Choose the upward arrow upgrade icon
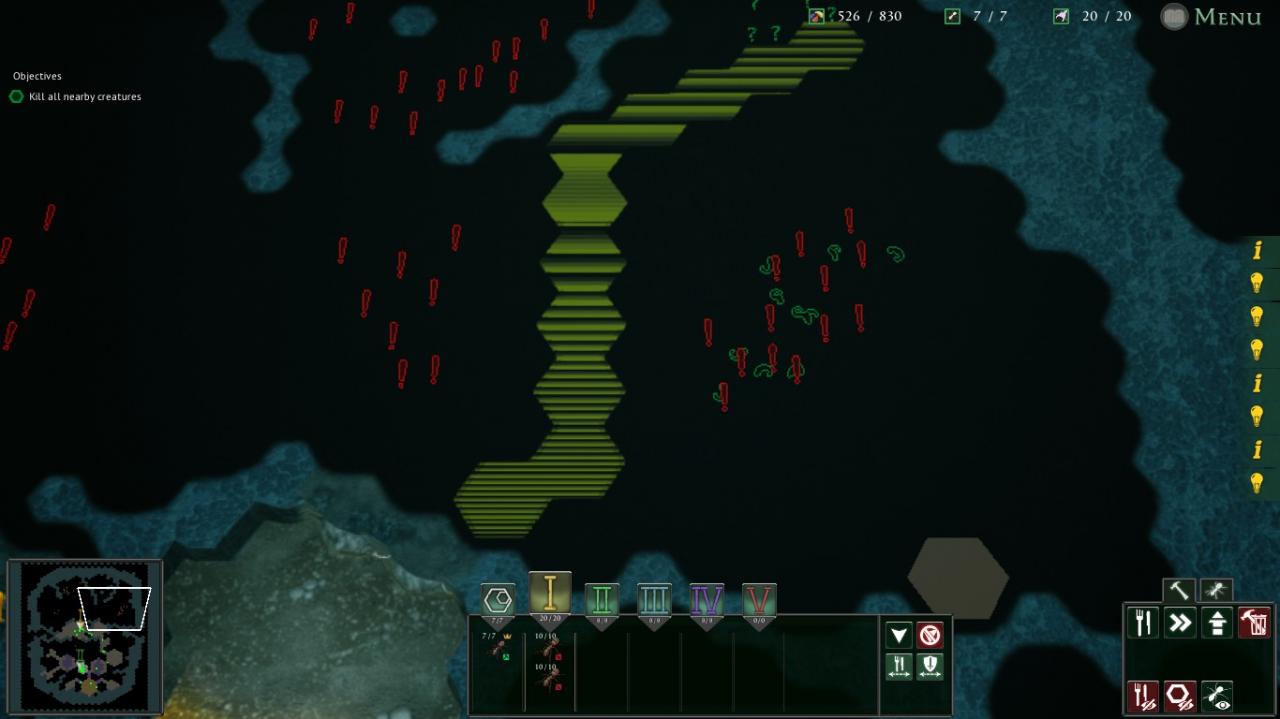The width and height of the screenshot is (1280, 719). tap(1217, 623)
